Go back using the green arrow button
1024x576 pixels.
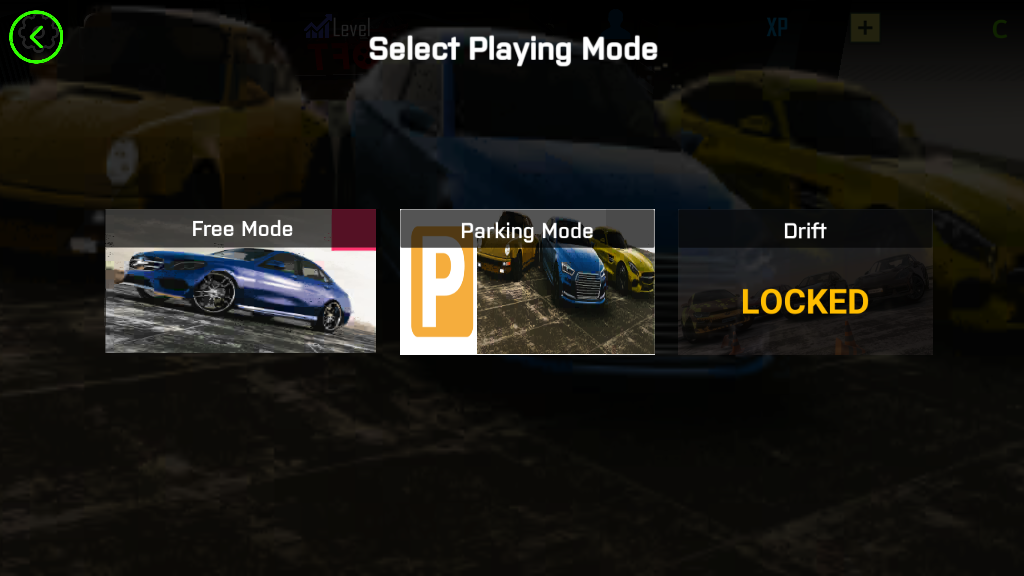click(36, 37)
